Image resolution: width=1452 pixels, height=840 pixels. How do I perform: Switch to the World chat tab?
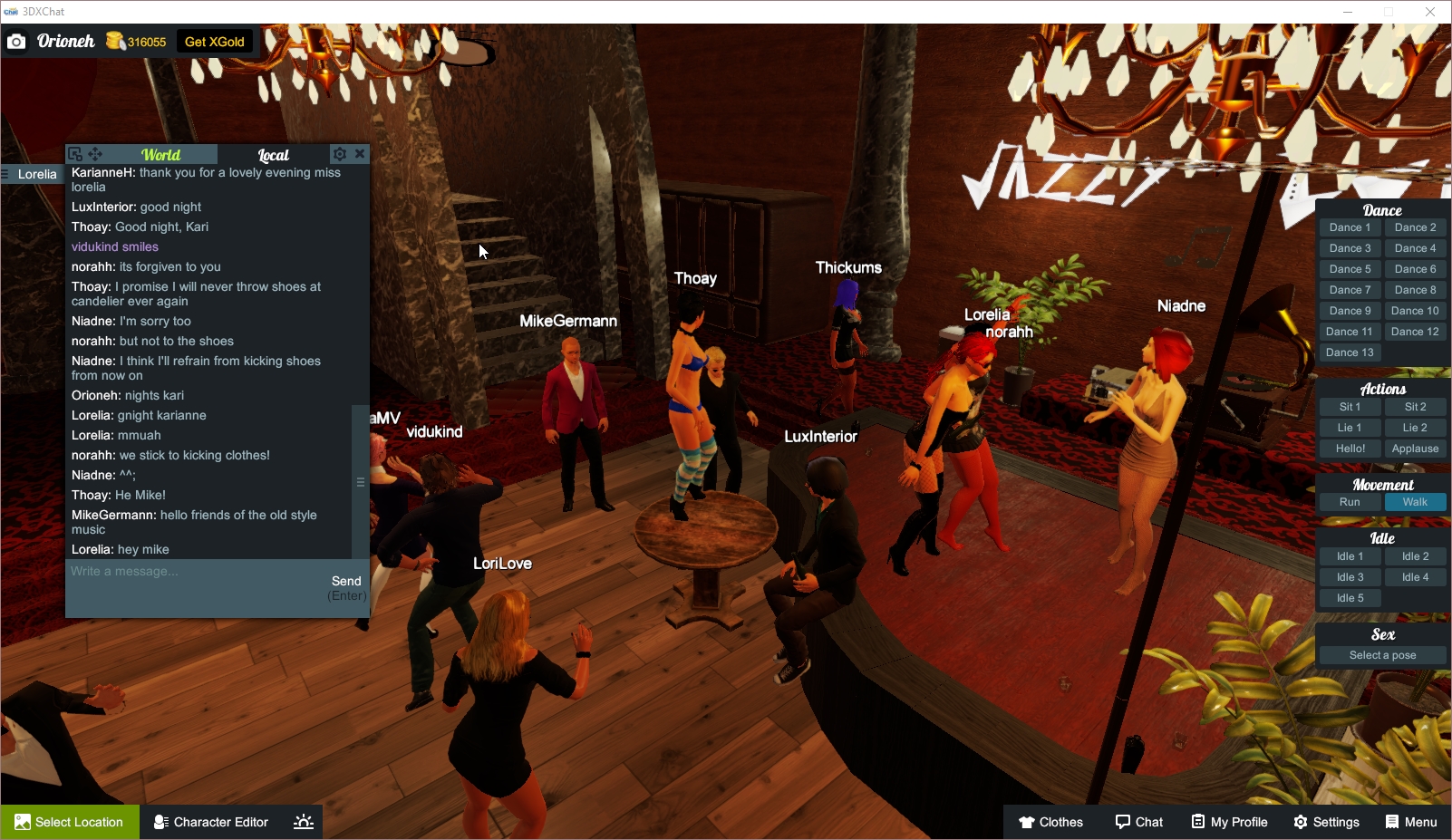click(x=160, y=154)
